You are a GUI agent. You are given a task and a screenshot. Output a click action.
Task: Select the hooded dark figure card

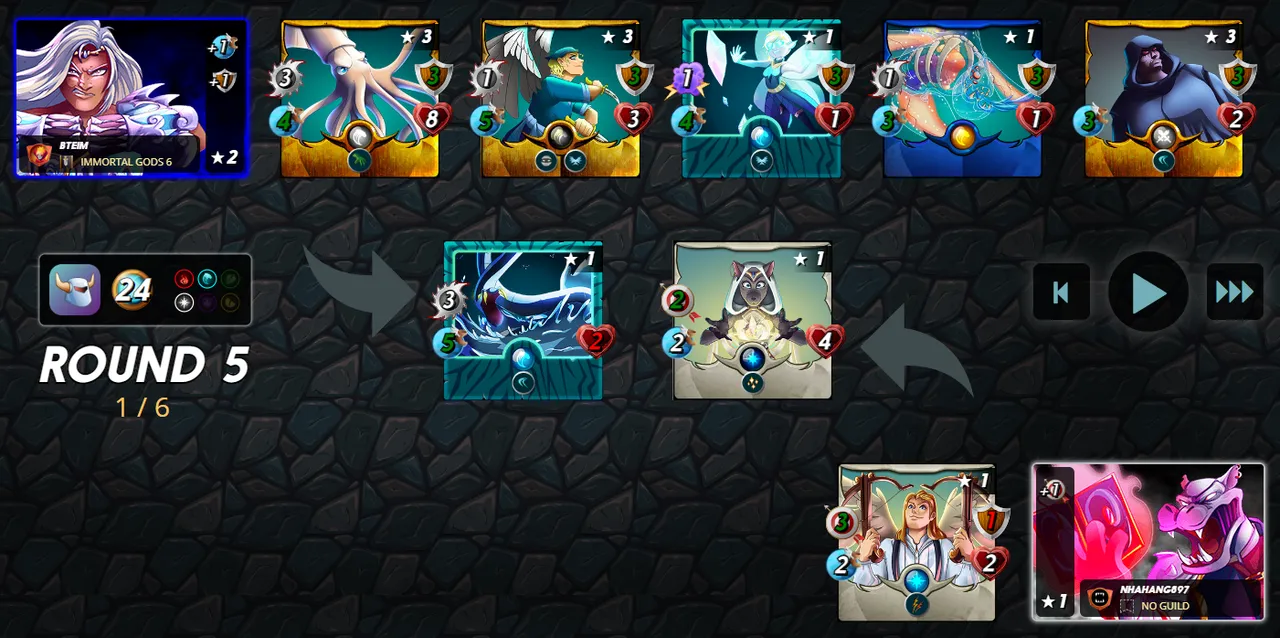point(1164,98)
